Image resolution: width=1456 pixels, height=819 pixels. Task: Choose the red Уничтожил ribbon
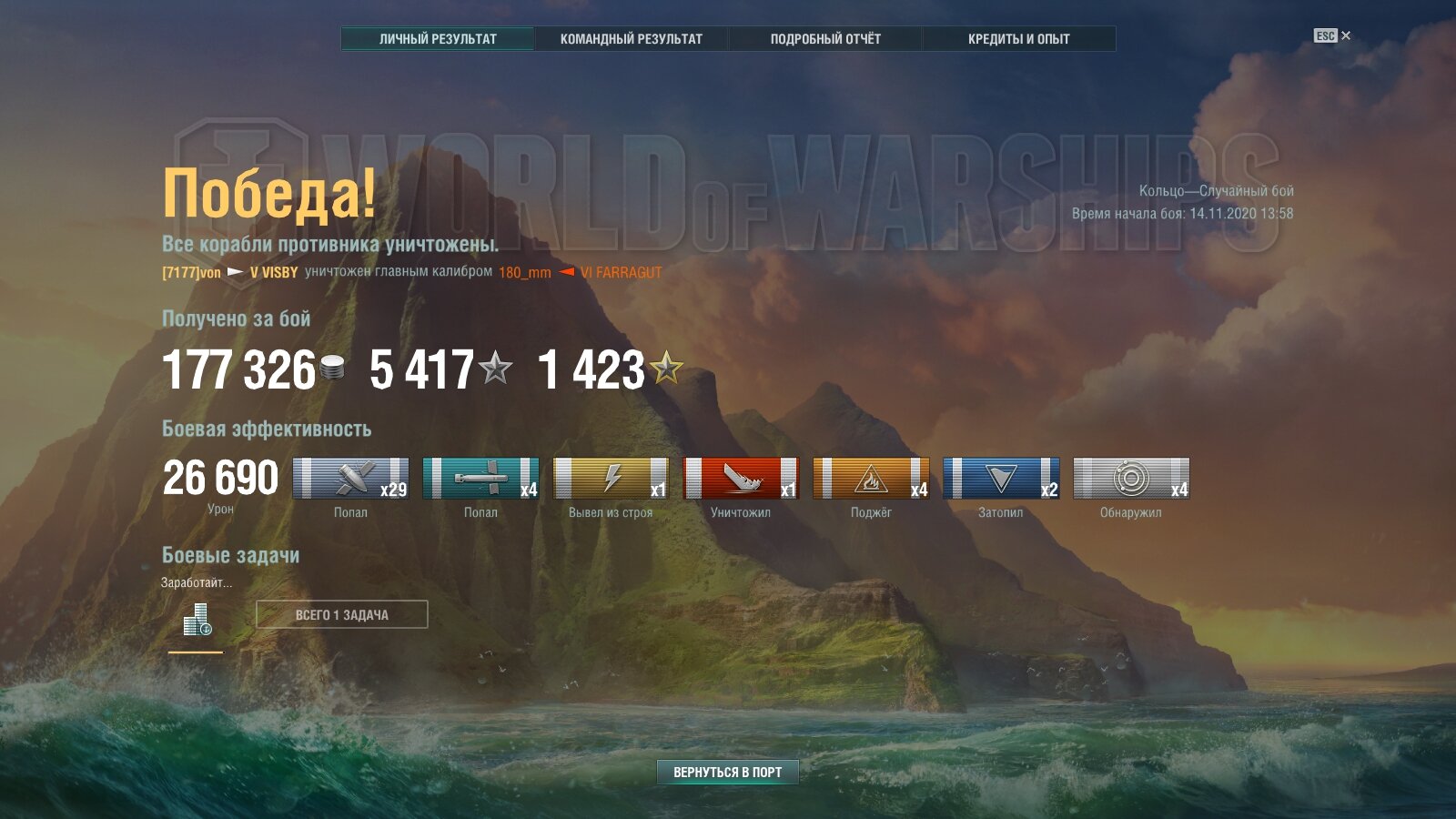click(x=741, y=479)
